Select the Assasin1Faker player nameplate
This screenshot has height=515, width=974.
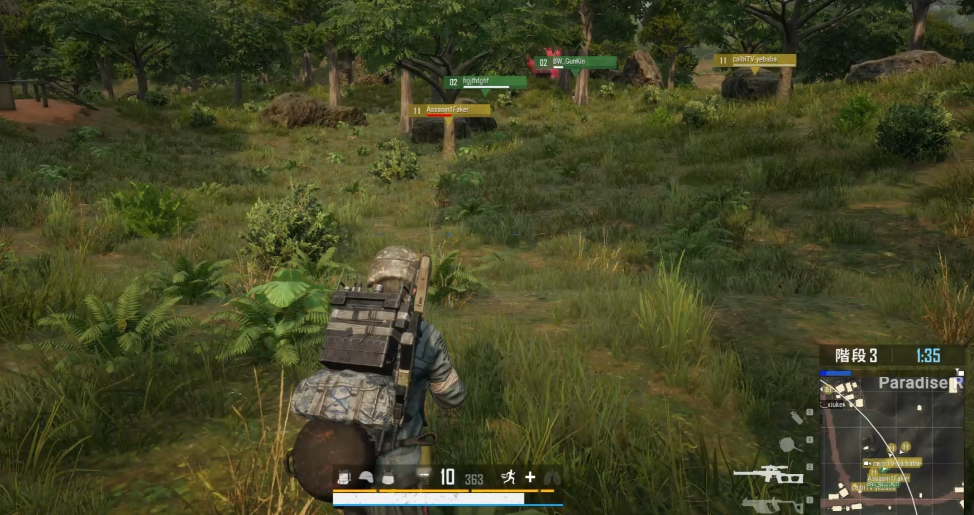click(451, 109)
